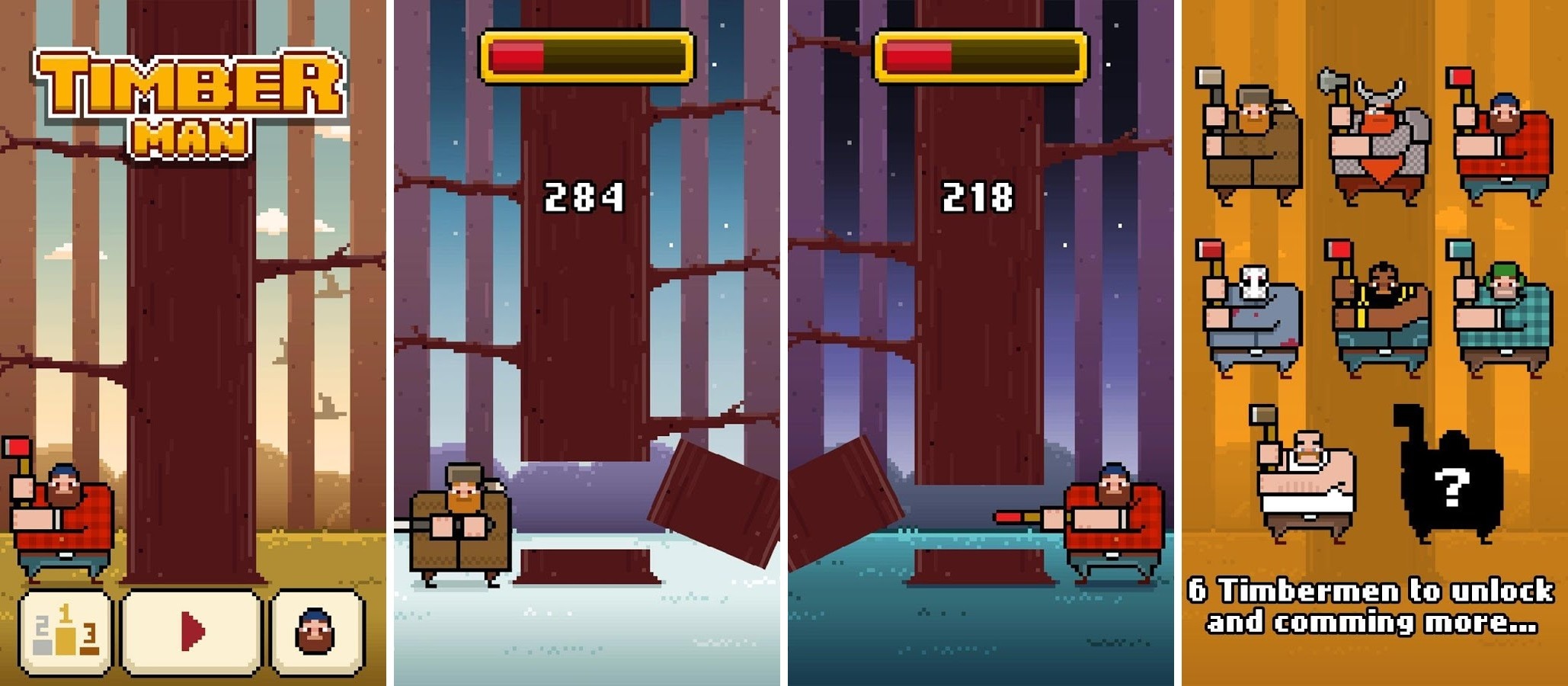The width and height of the screenshot is (1568, 686).
Task: Tap the score 284 display
Action: point(583,197)
